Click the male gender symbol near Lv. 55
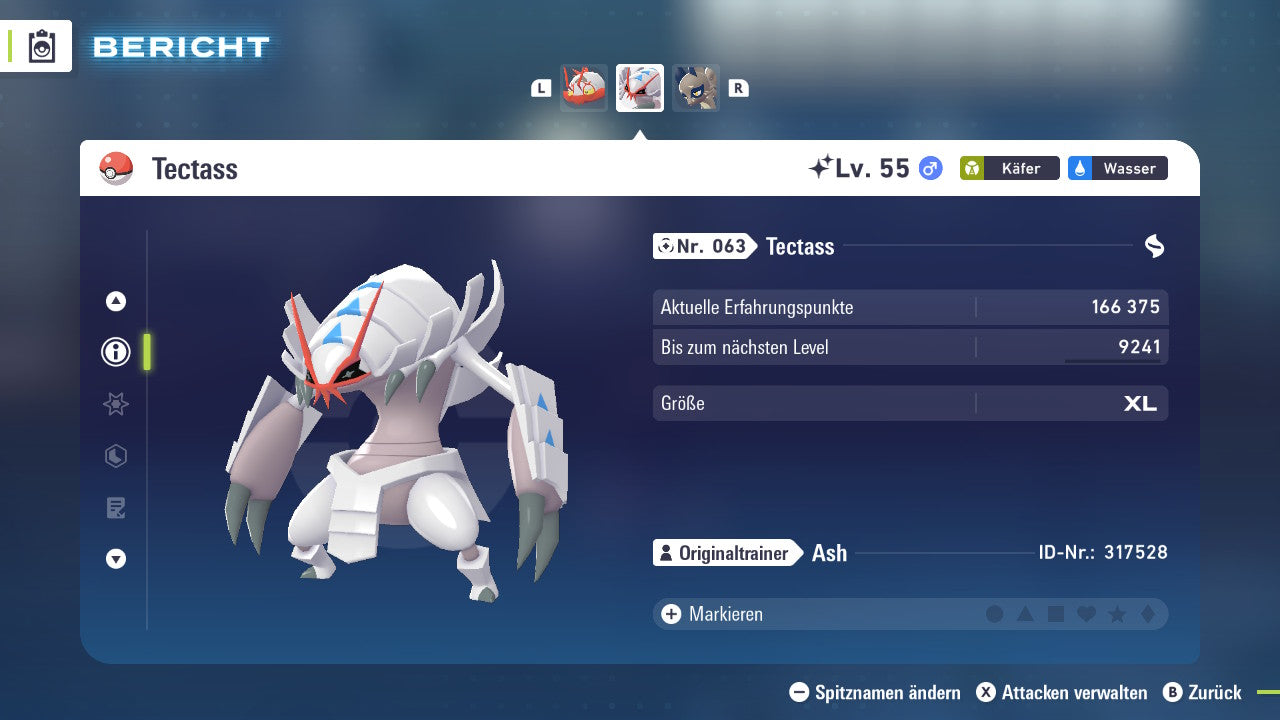This screenshot has height=720, width=1280. [x=930, y=168]
